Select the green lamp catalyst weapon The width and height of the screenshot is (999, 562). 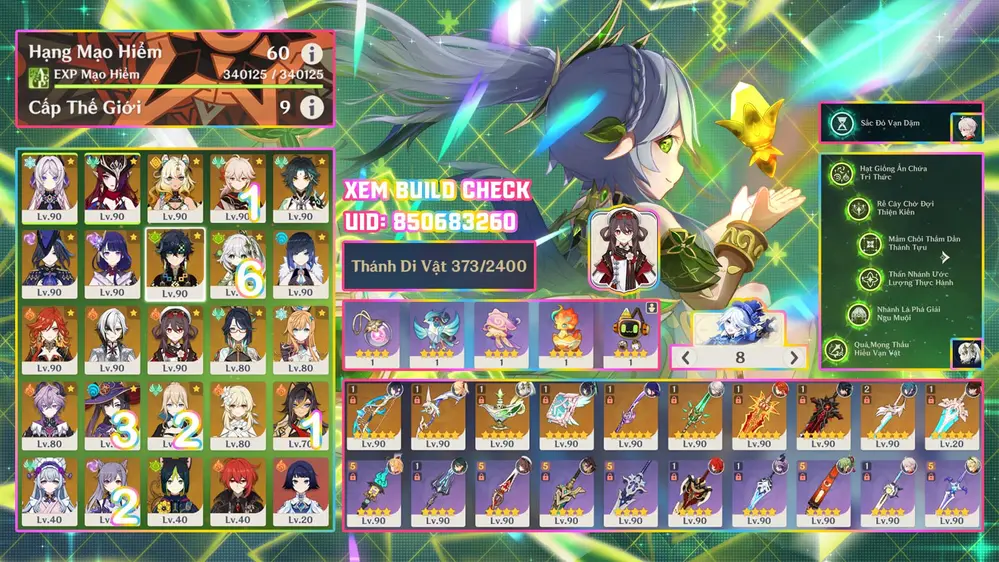tap(502, 413)
